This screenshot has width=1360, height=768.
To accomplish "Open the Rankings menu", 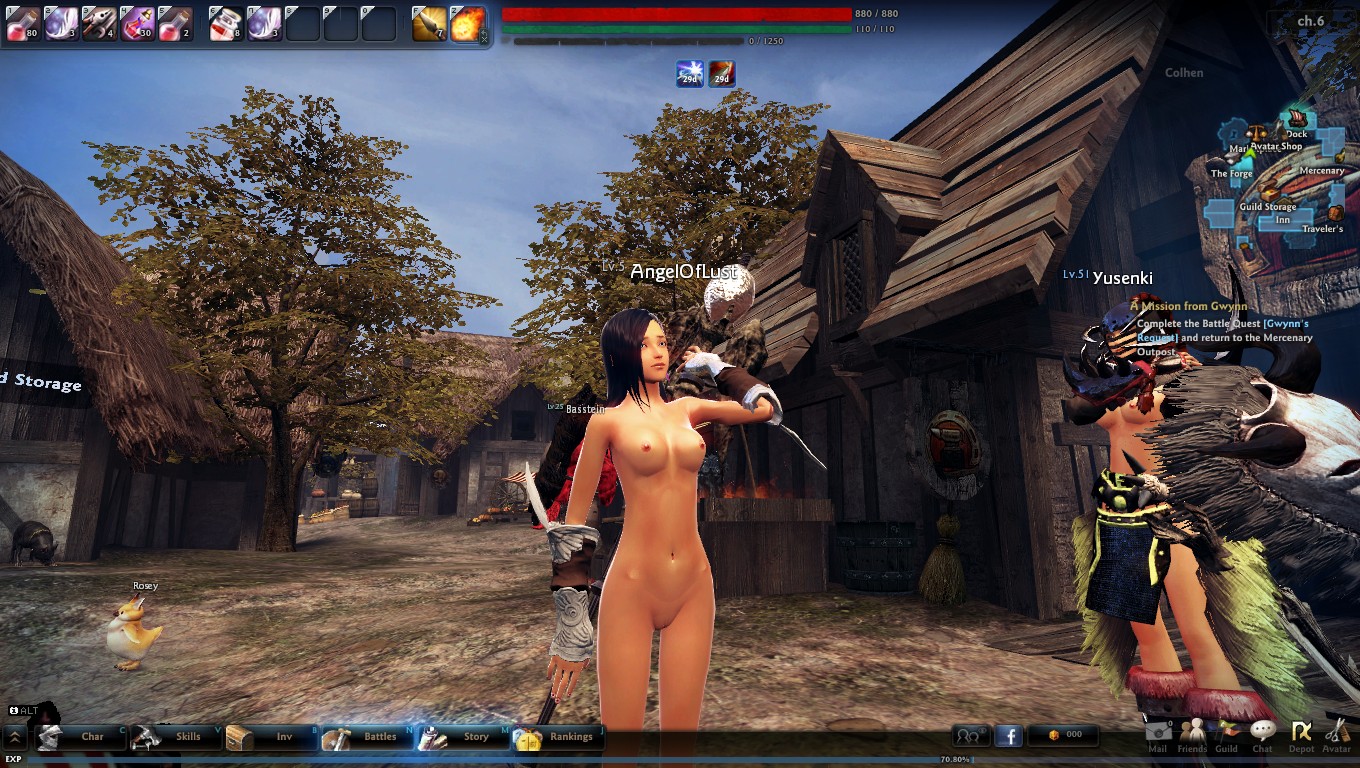I will [x=559, y=737].
